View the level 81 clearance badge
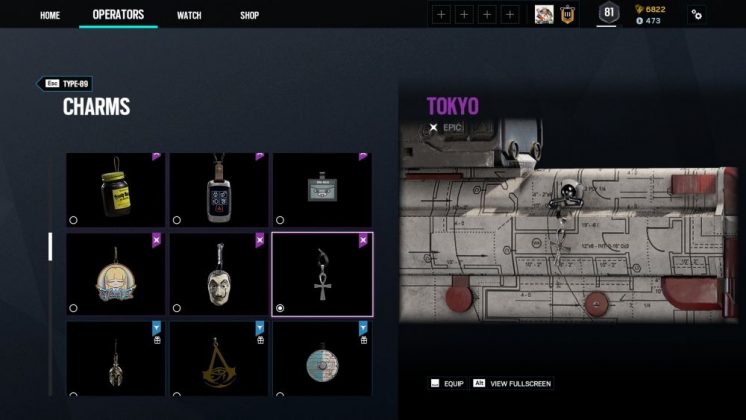This screenshot has height=420, width=746. point(607,14)
